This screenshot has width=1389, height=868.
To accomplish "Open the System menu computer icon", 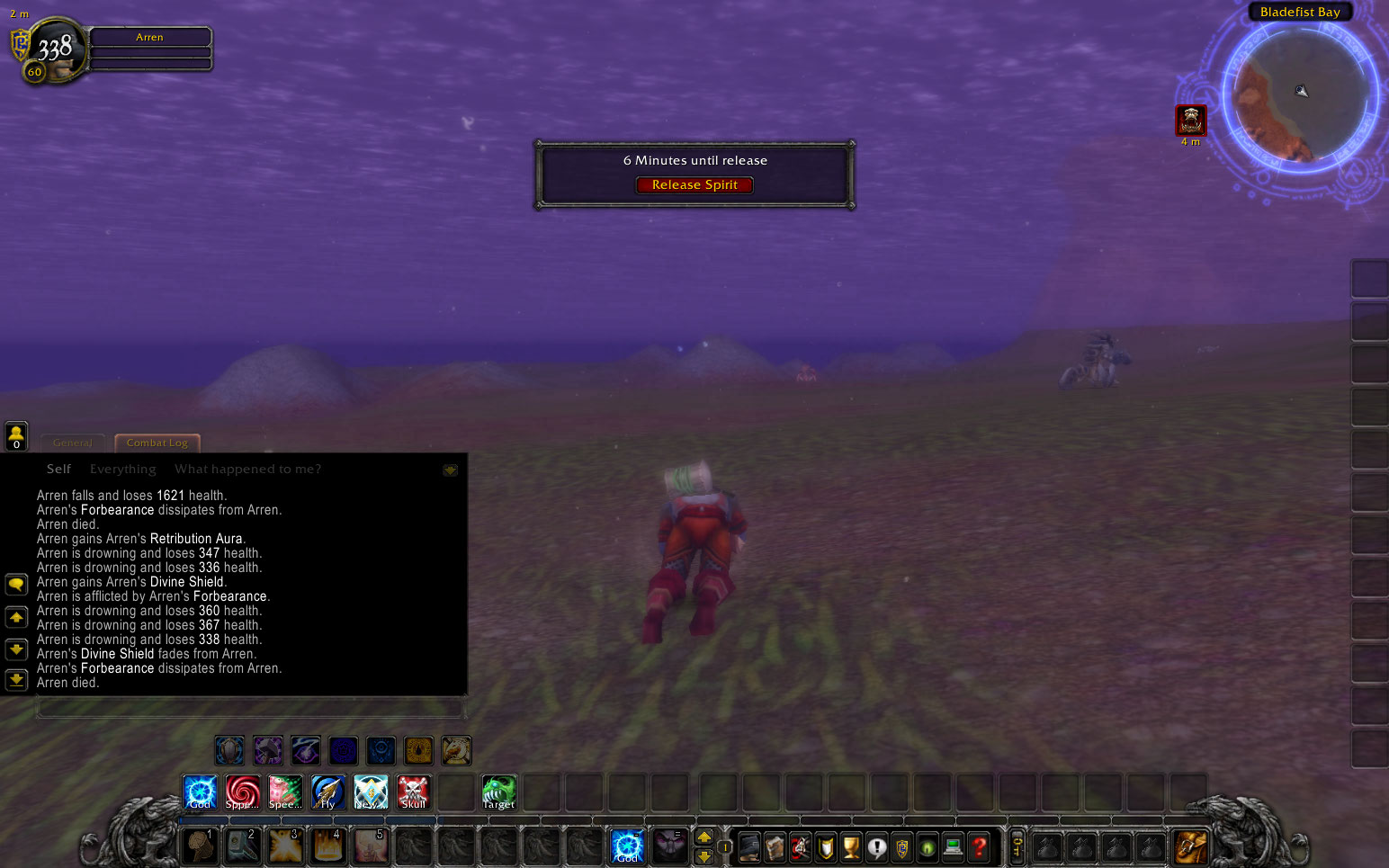I will (x=953, y=846).
